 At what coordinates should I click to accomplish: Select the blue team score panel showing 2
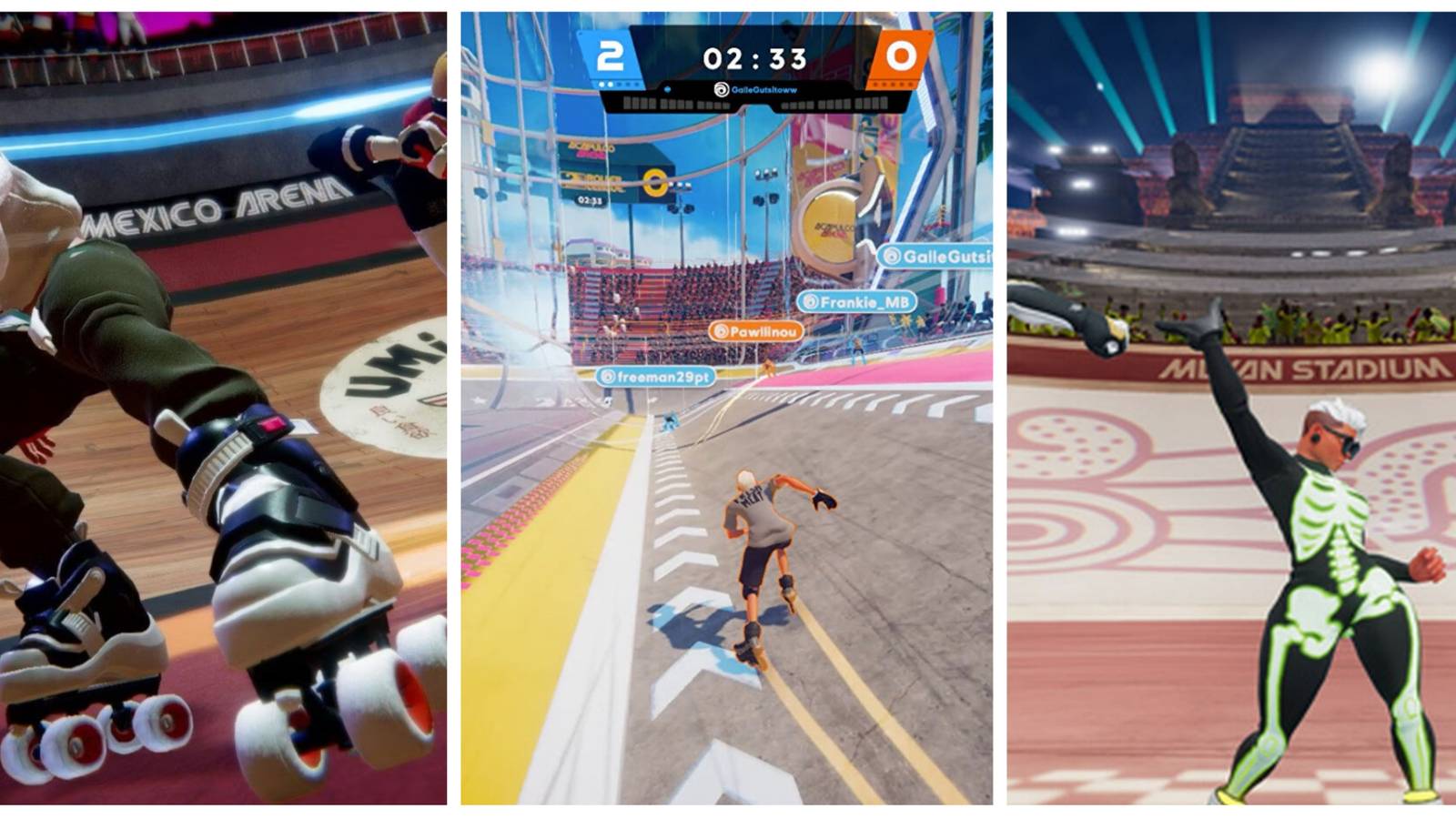click(x=610, y=53)
